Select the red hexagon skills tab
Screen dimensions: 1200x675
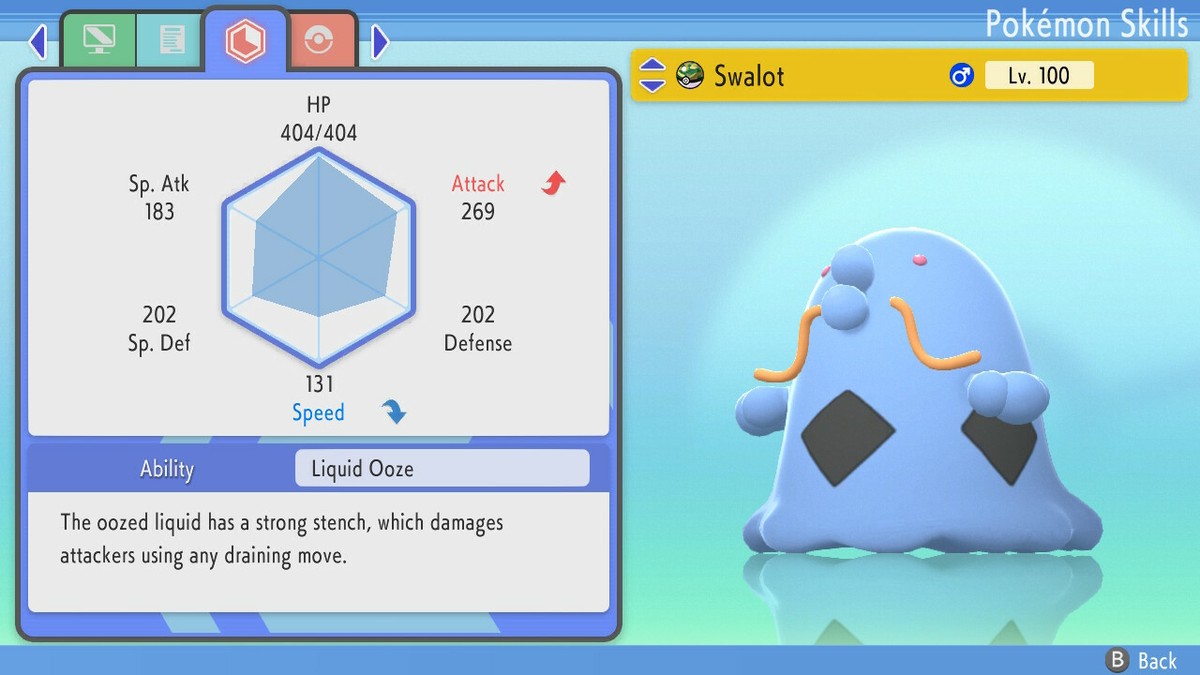(244, 40)
